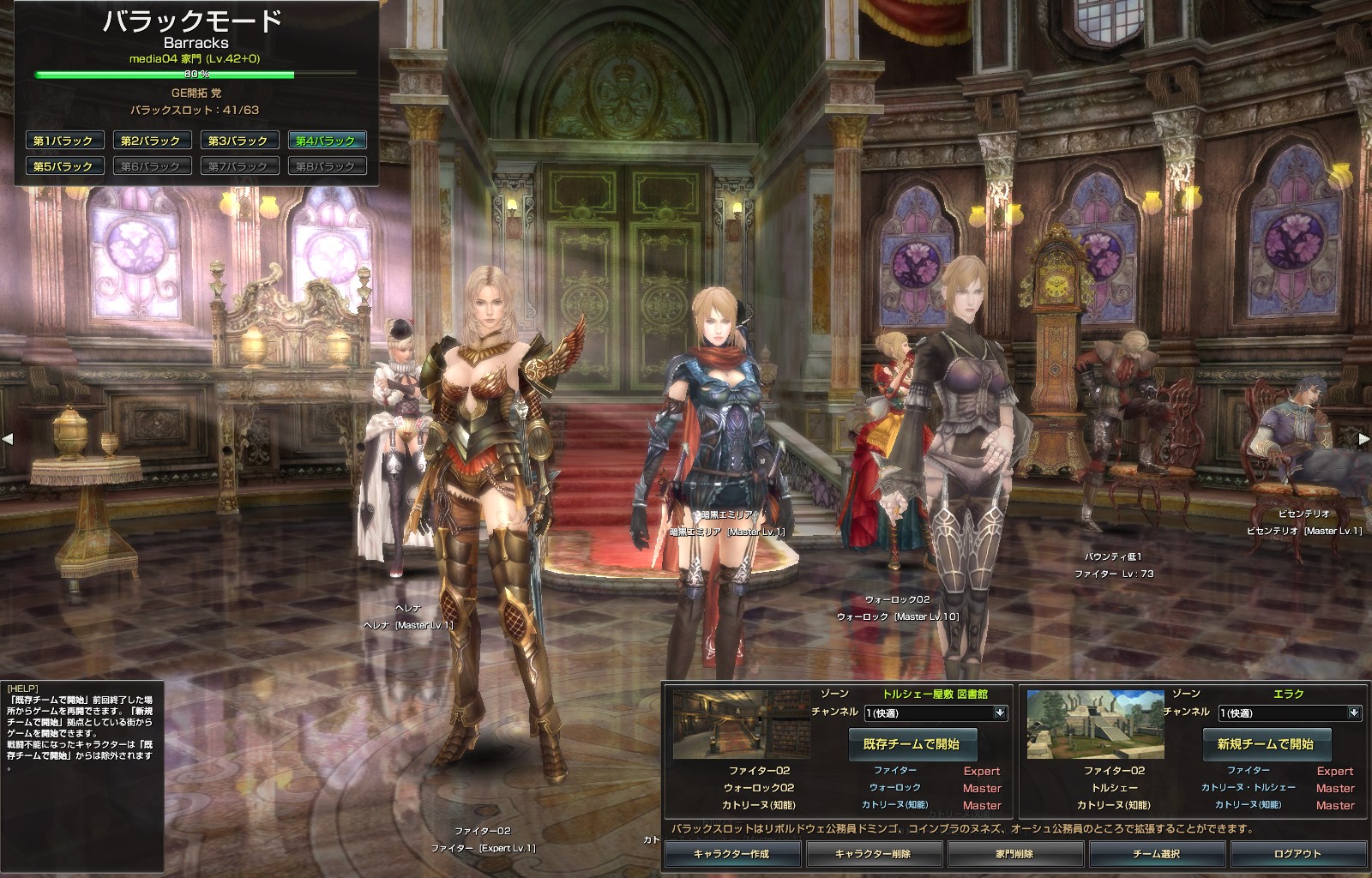
Task: Choose the highlighted 第4バラック tab
Action: click(326, 141)
